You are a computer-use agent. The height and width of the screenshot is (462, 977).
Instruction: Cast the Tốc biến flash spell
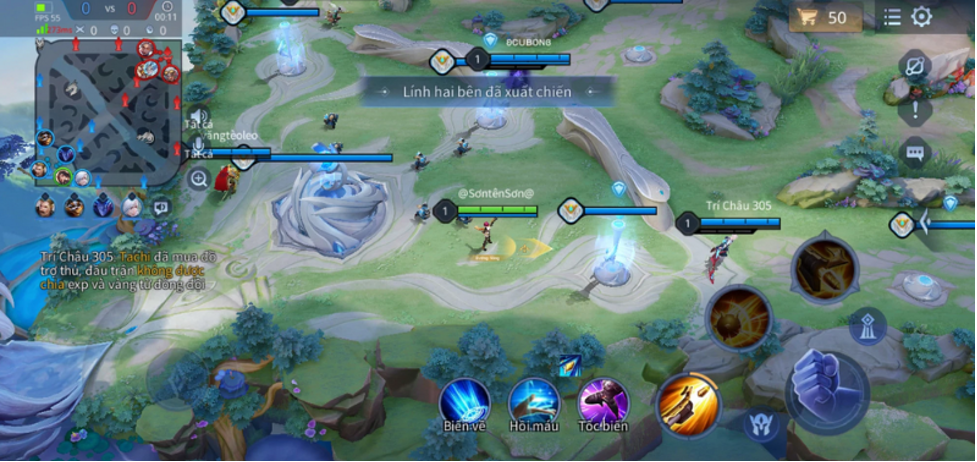pos(602,401)
